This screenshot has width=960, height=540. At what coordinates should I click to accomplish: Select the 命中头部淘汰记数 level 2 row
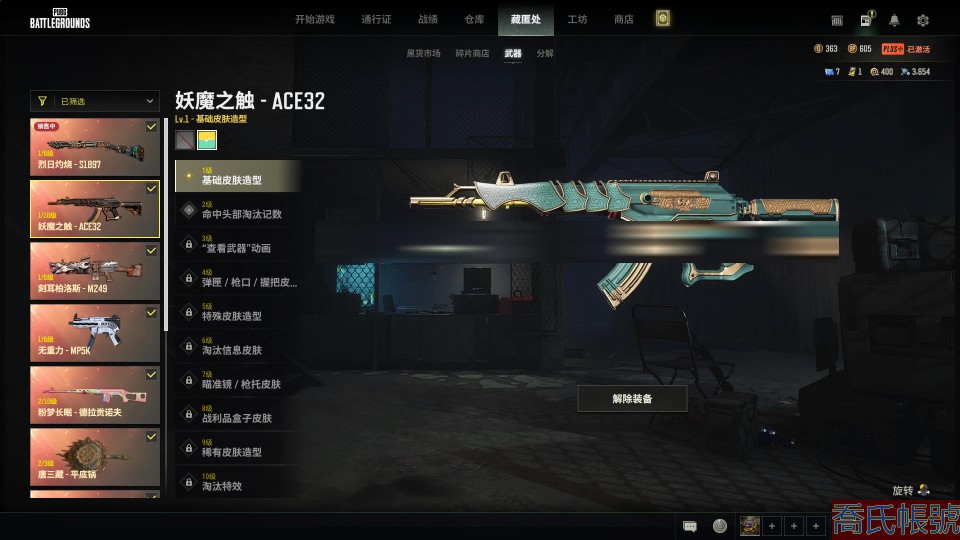coord(238,210)
